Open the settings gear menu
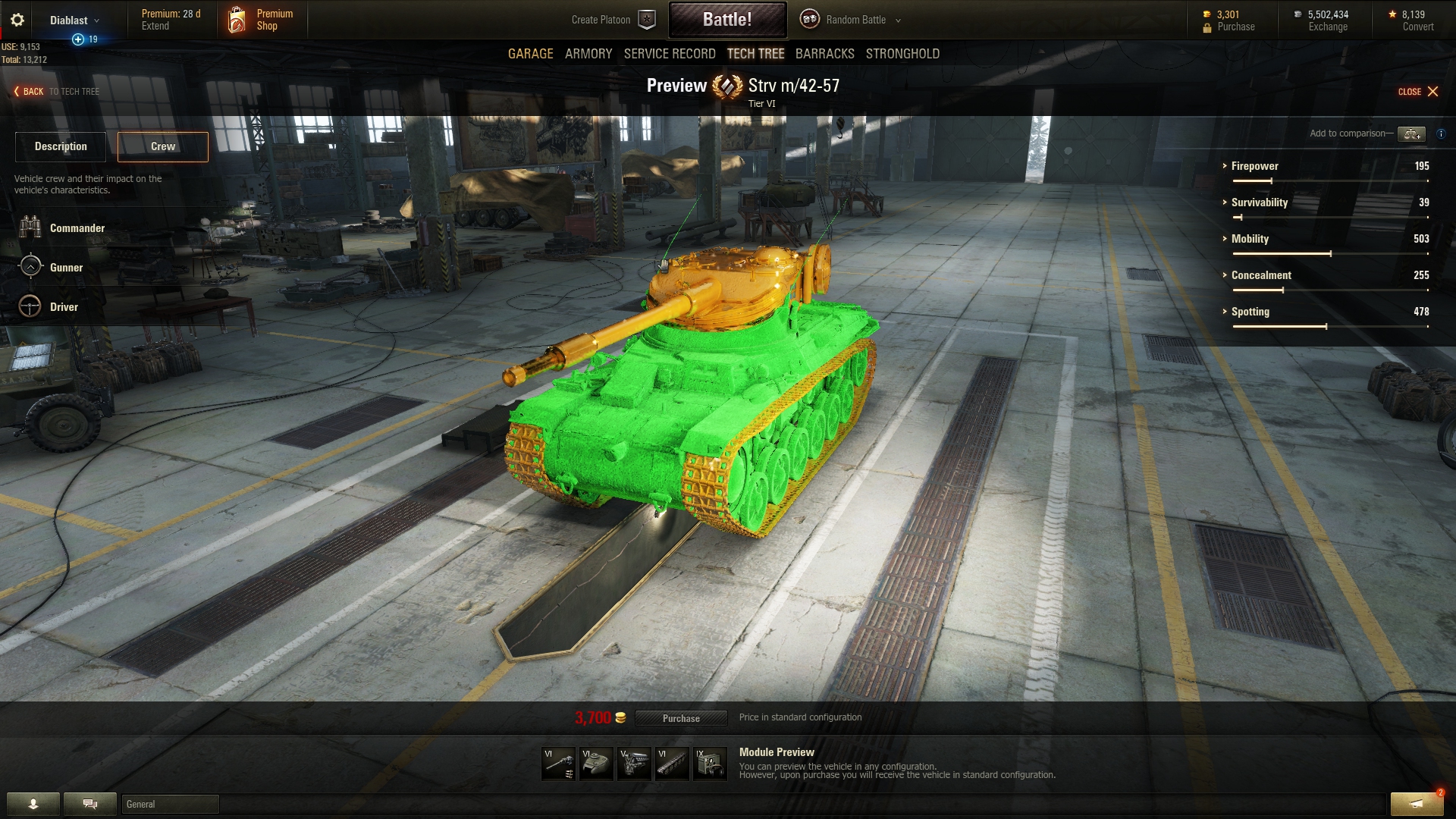The height and width of the screenshot is (819, 1456). [x=17, y=20]
